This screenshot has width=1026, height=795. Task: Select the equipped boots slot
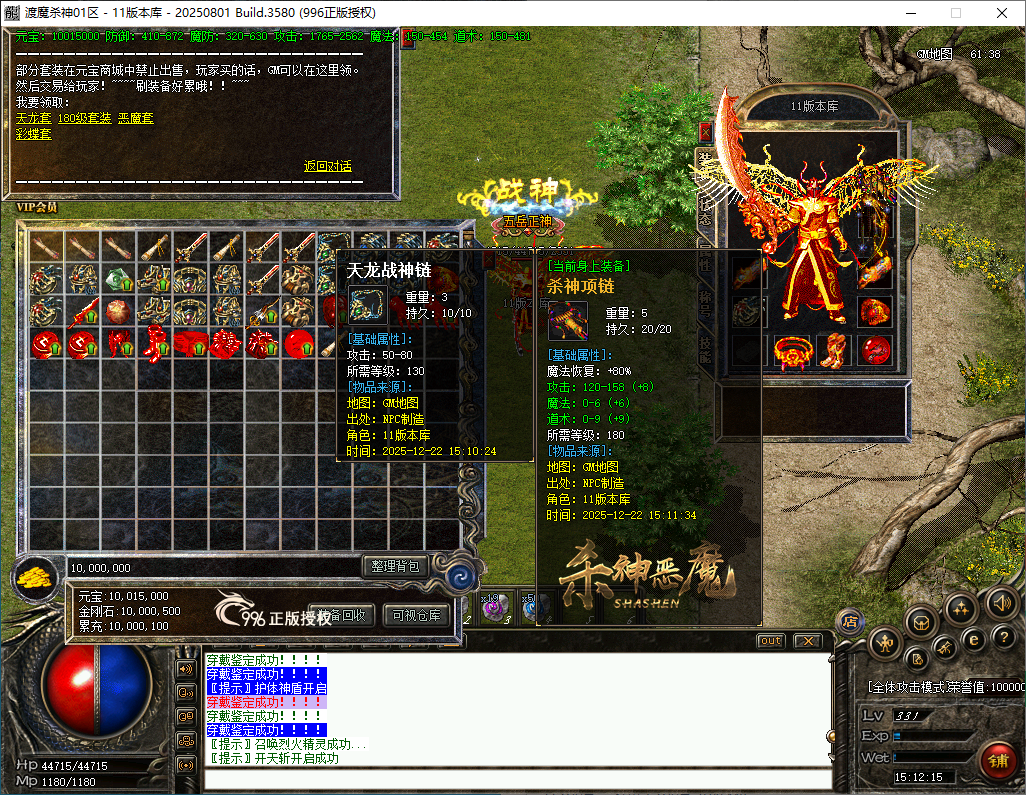click(x=831, y=350)
